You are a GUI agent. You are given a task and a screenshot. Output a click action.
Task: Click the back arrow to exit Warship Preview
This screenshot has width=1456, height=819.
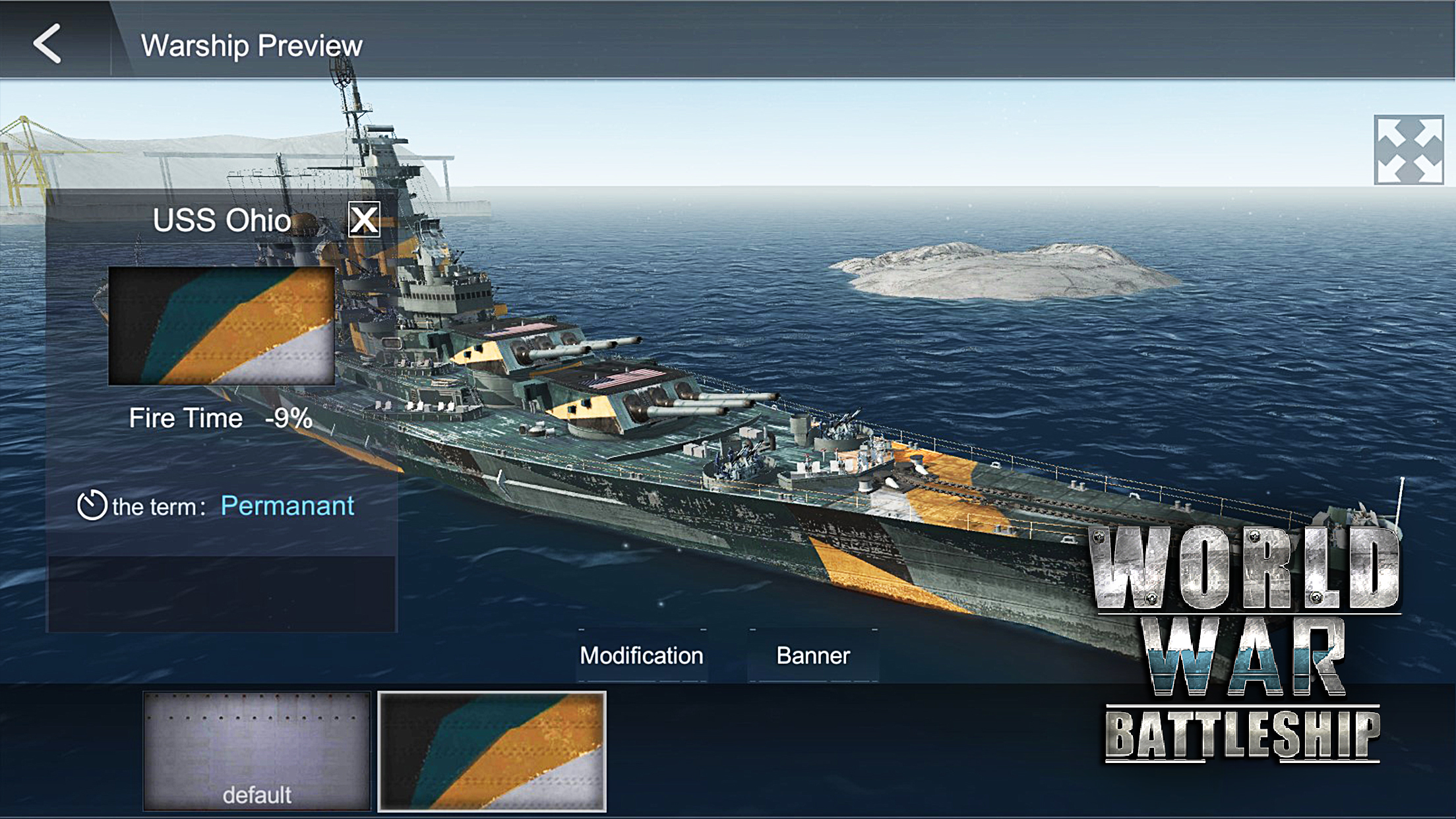[x=47, y=44]
